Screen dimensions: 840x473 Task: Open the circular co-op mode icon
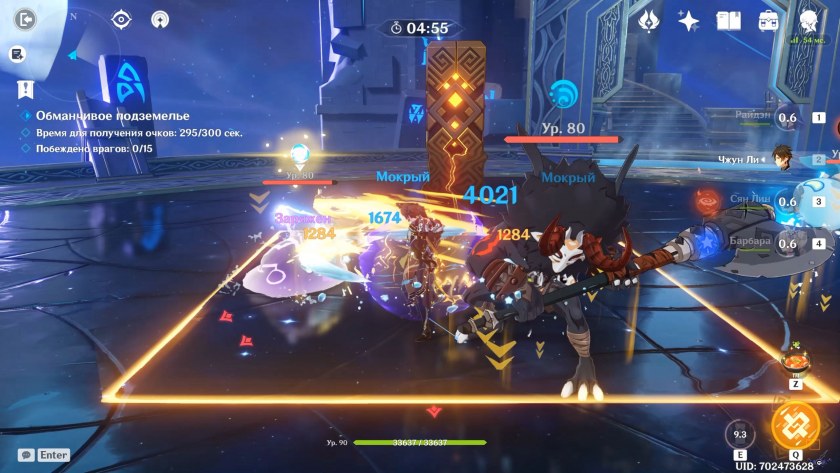click(x=160, y=18)
